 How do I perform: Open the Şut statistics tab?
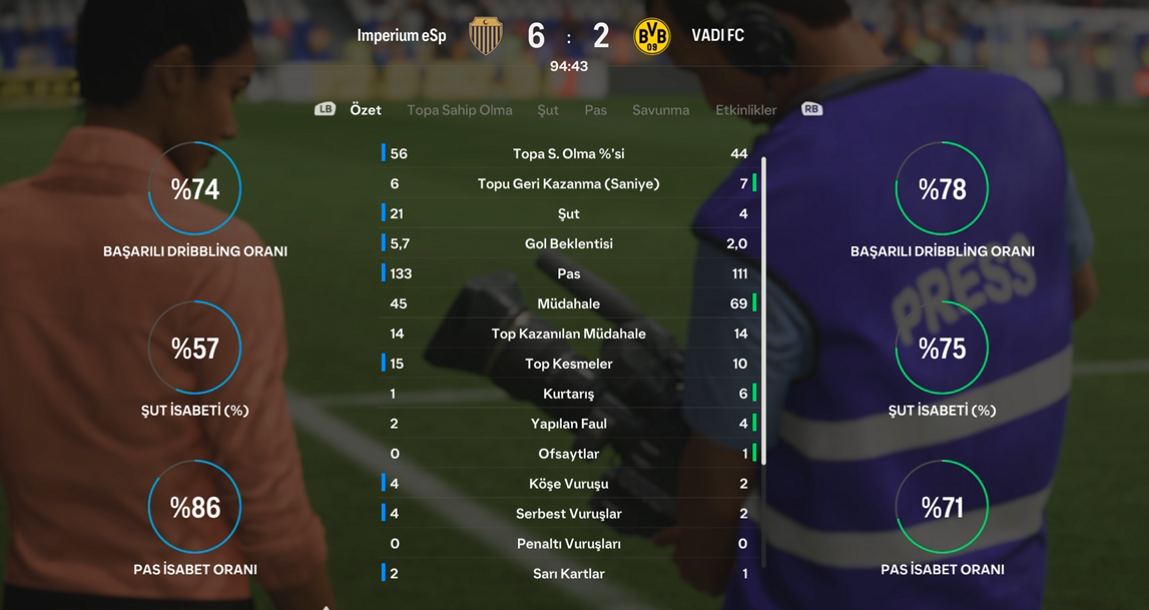[x=548, y=110]
